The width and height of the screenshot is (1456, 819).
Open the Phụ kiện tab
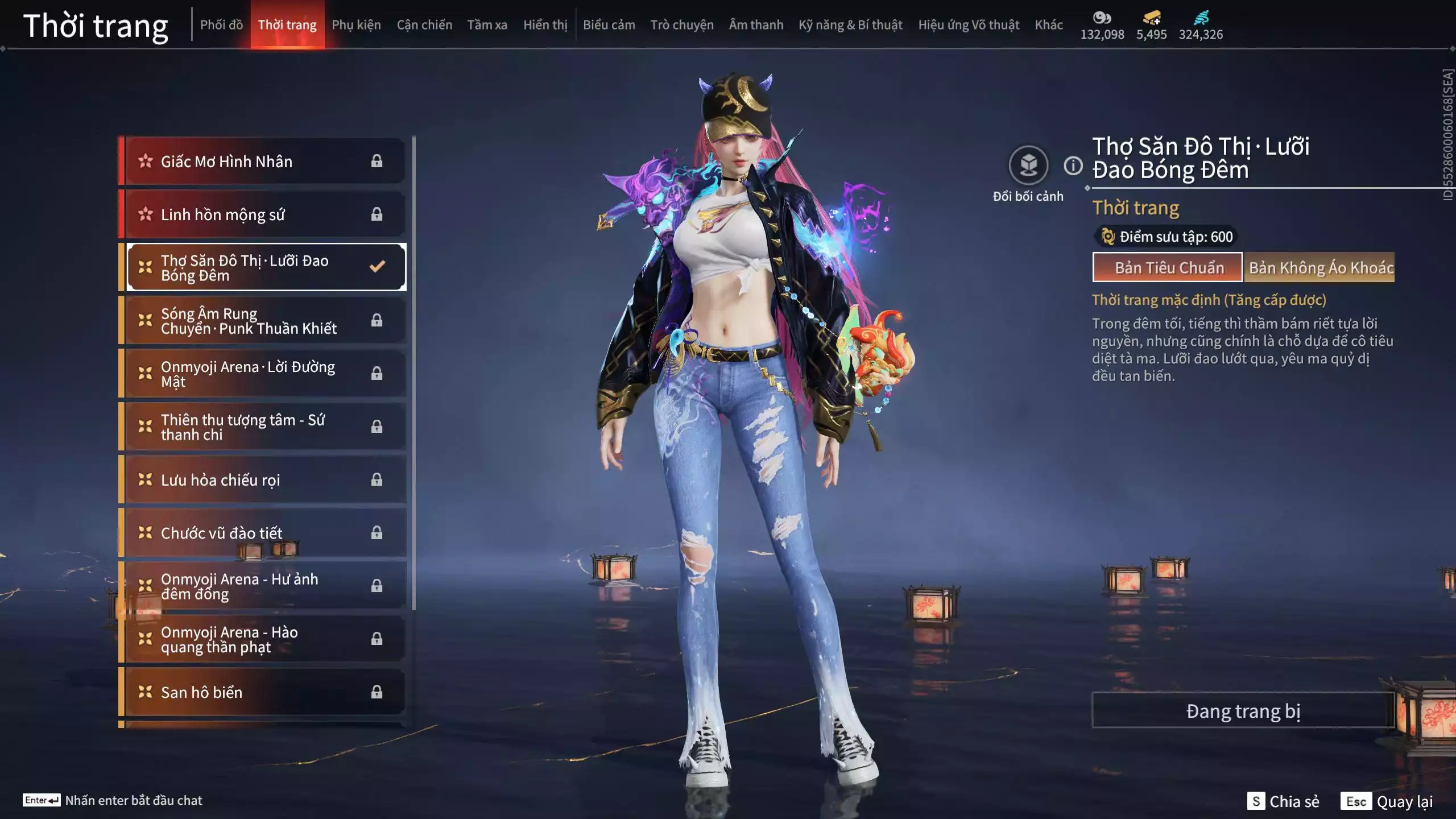[356, 25]
